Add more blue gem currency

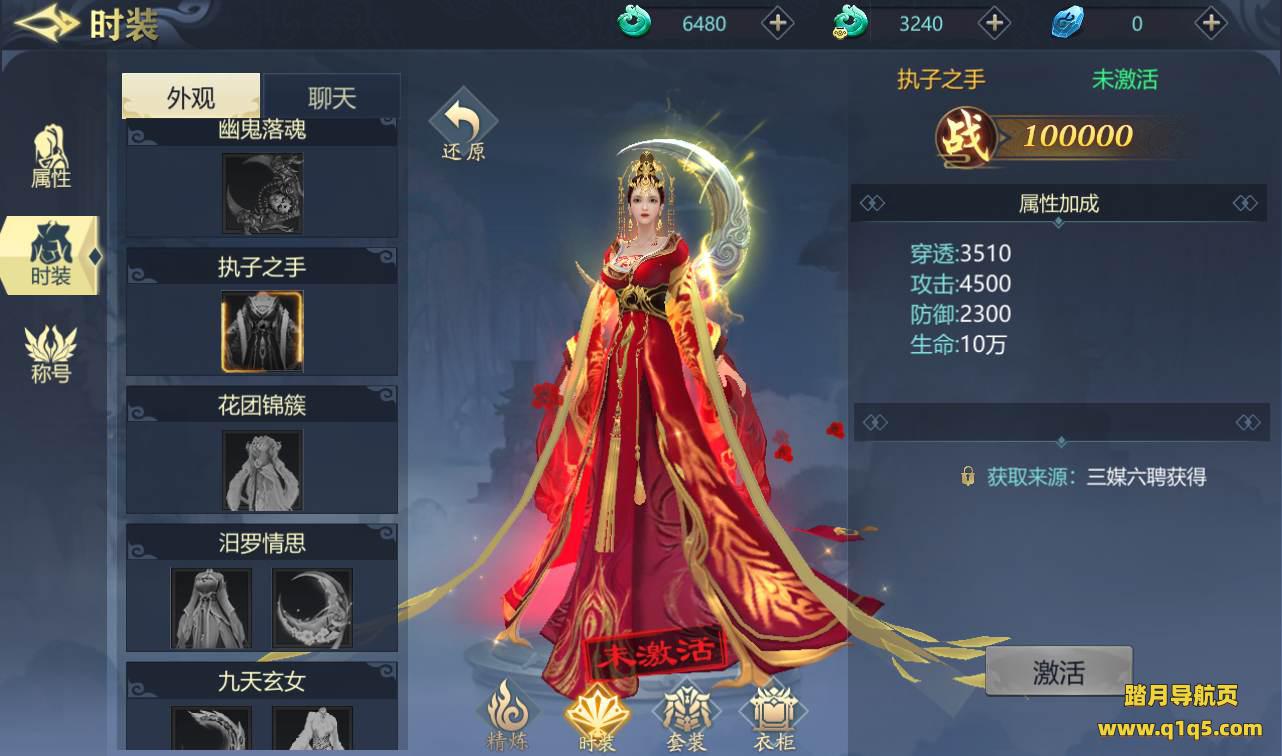[x=1211, y=23]
